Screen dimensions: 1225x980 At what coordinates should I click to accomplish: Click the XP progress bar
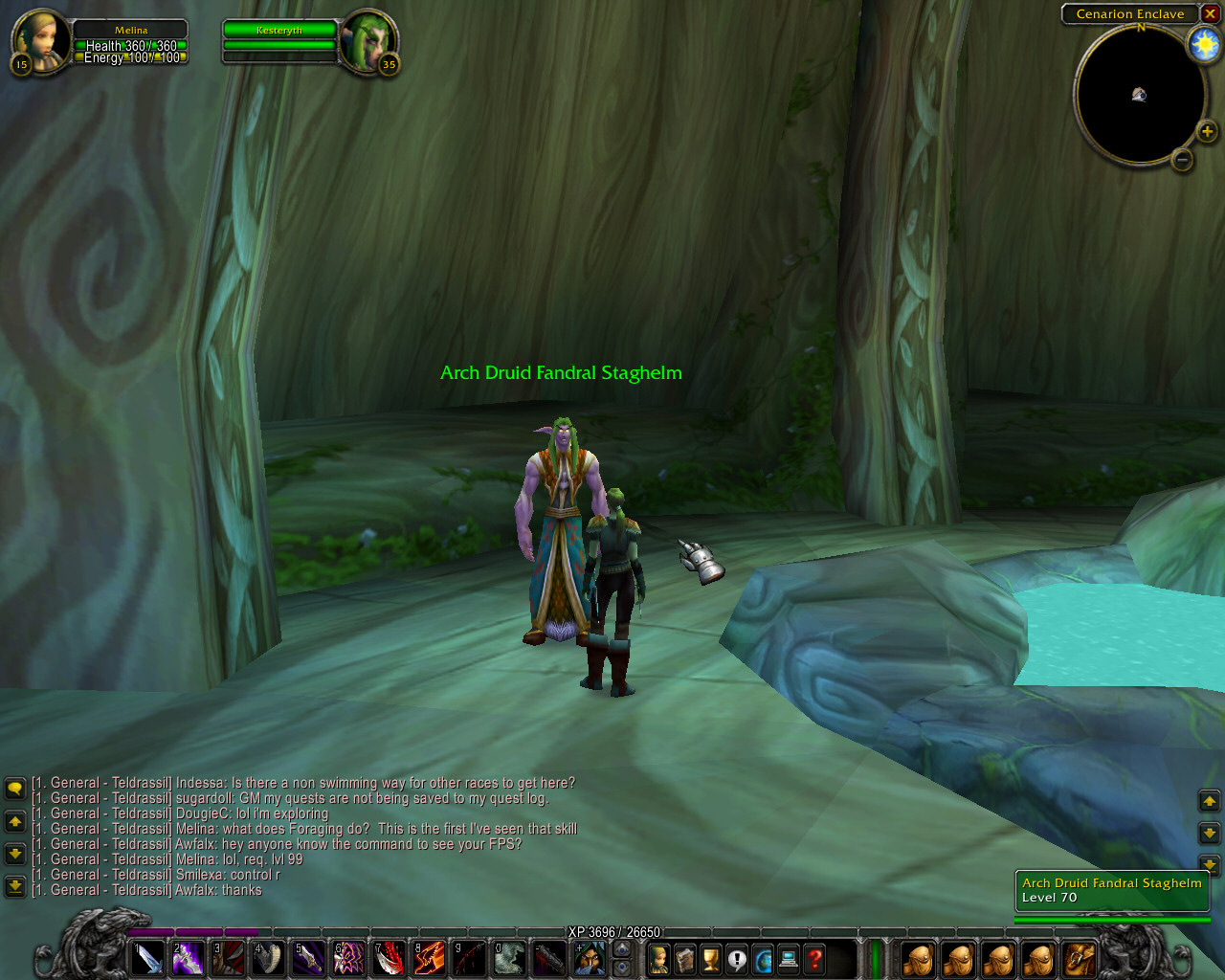coord(612,930)
